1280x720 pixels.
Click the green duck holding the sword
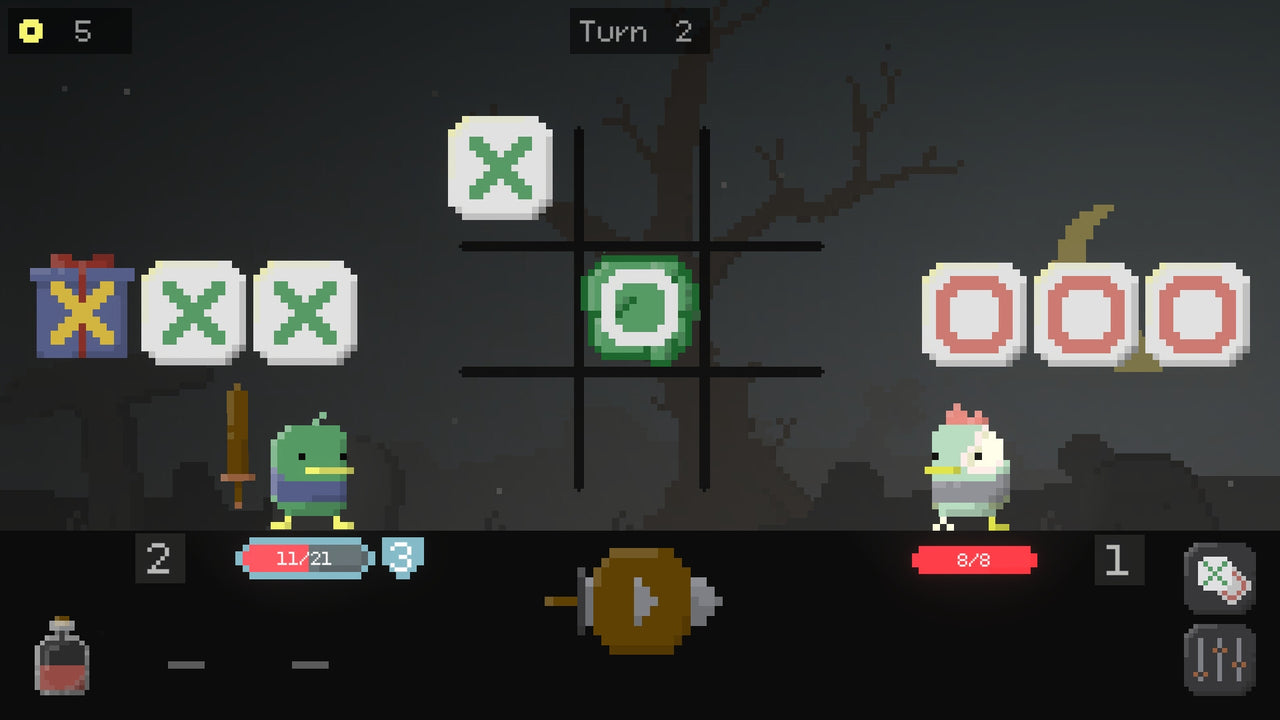coord(310,470)
